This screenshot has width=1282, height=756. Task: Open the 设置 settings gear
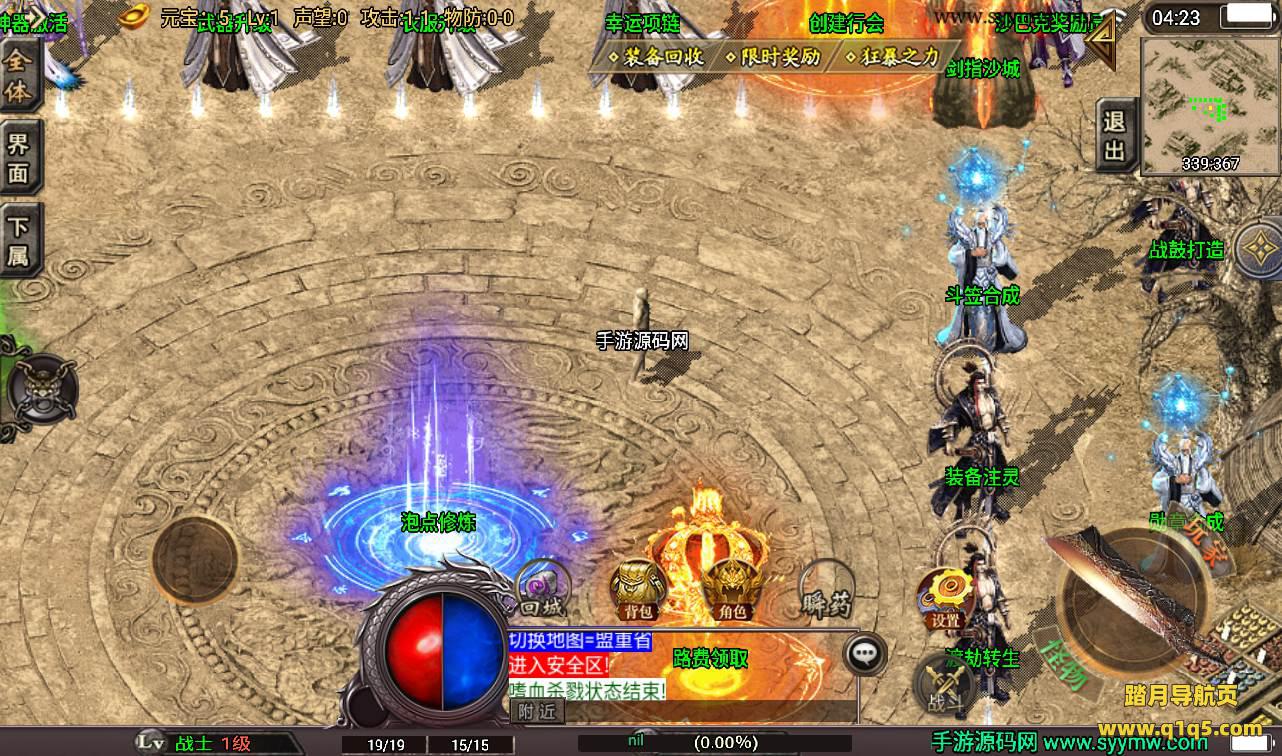pos(945,598)
